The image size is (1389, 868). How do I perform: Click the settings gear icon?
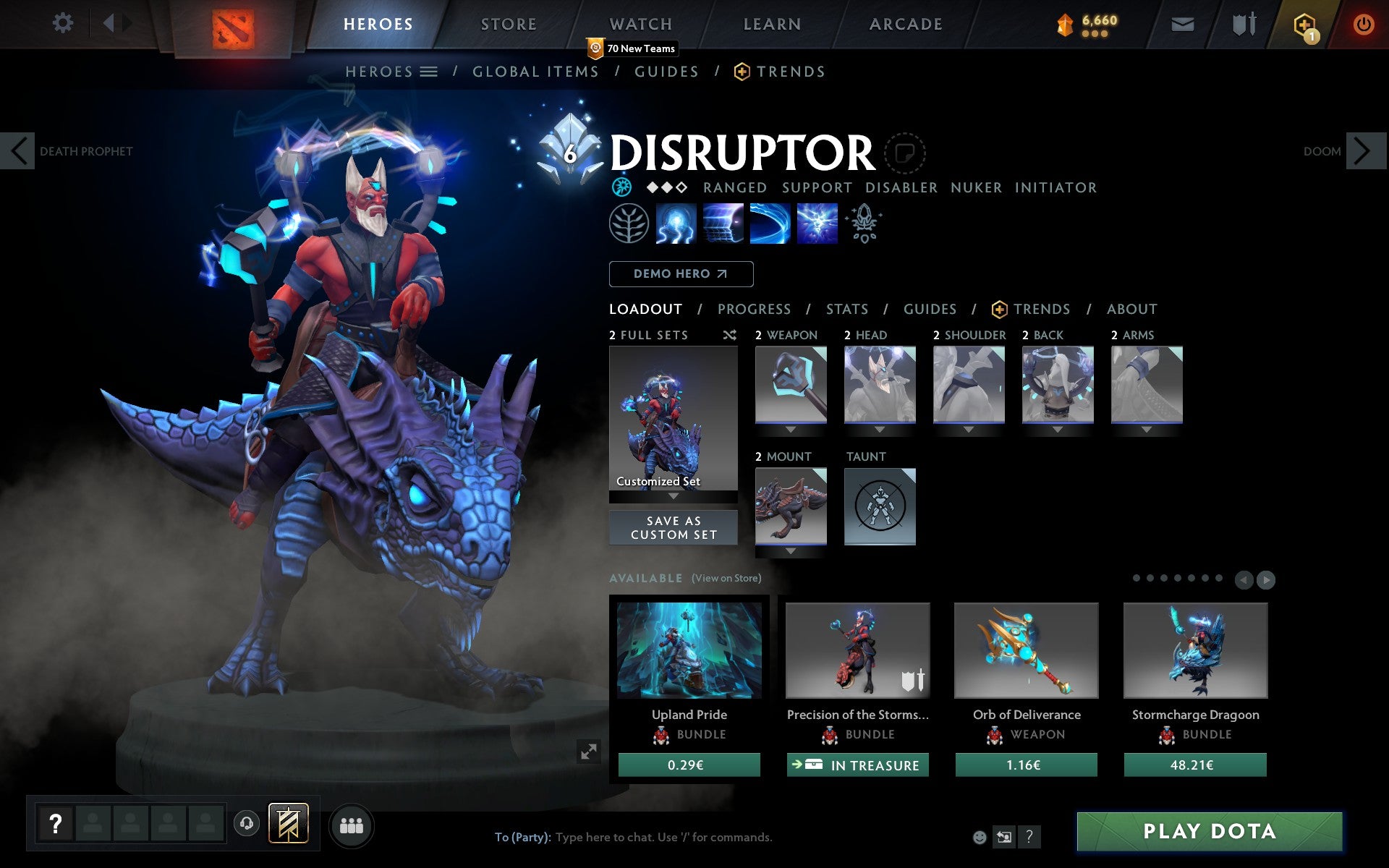click(x=64, y=23)
